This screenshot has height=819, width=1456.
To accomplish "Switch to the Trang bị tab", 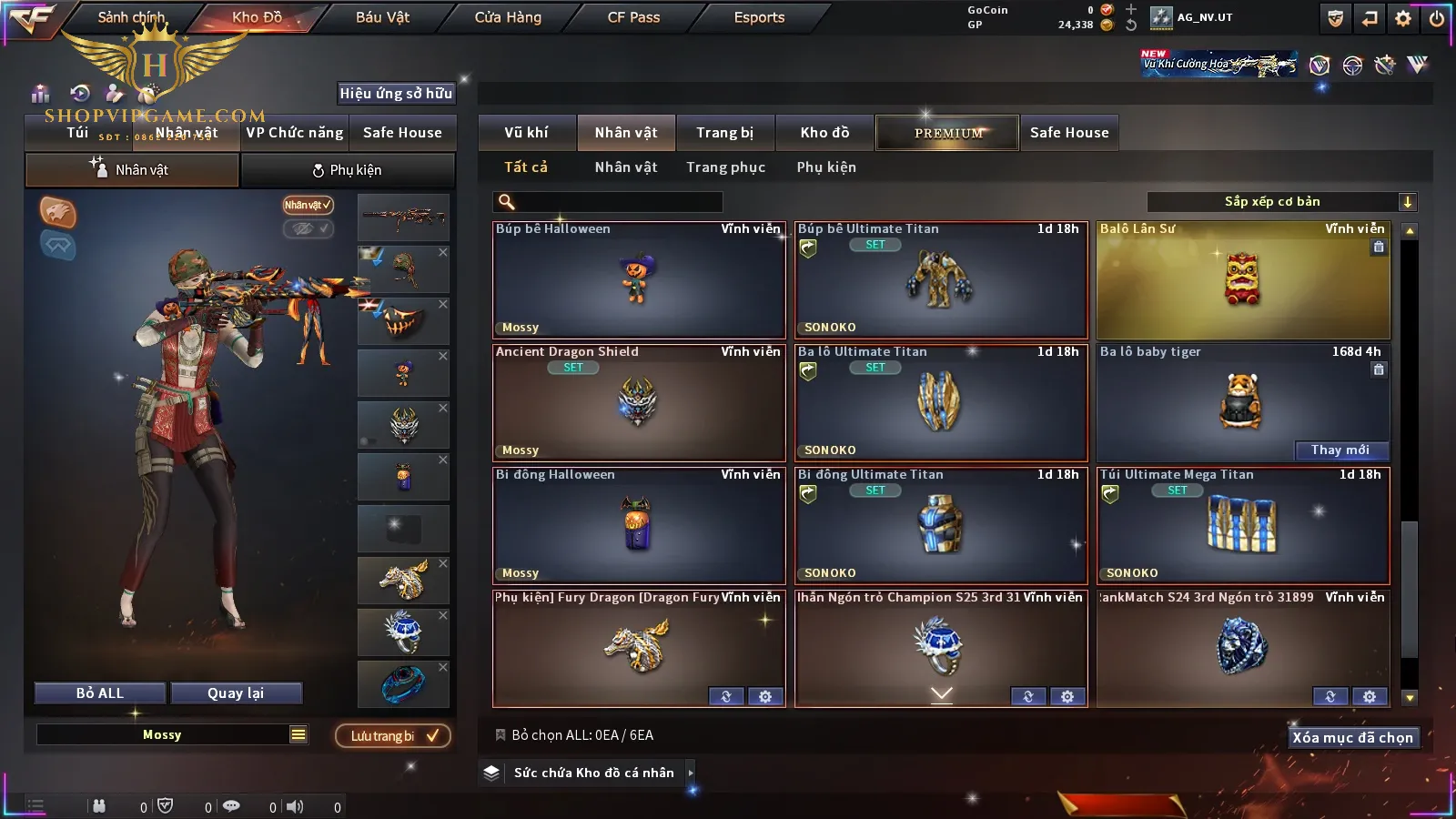I will click(724, 133).
